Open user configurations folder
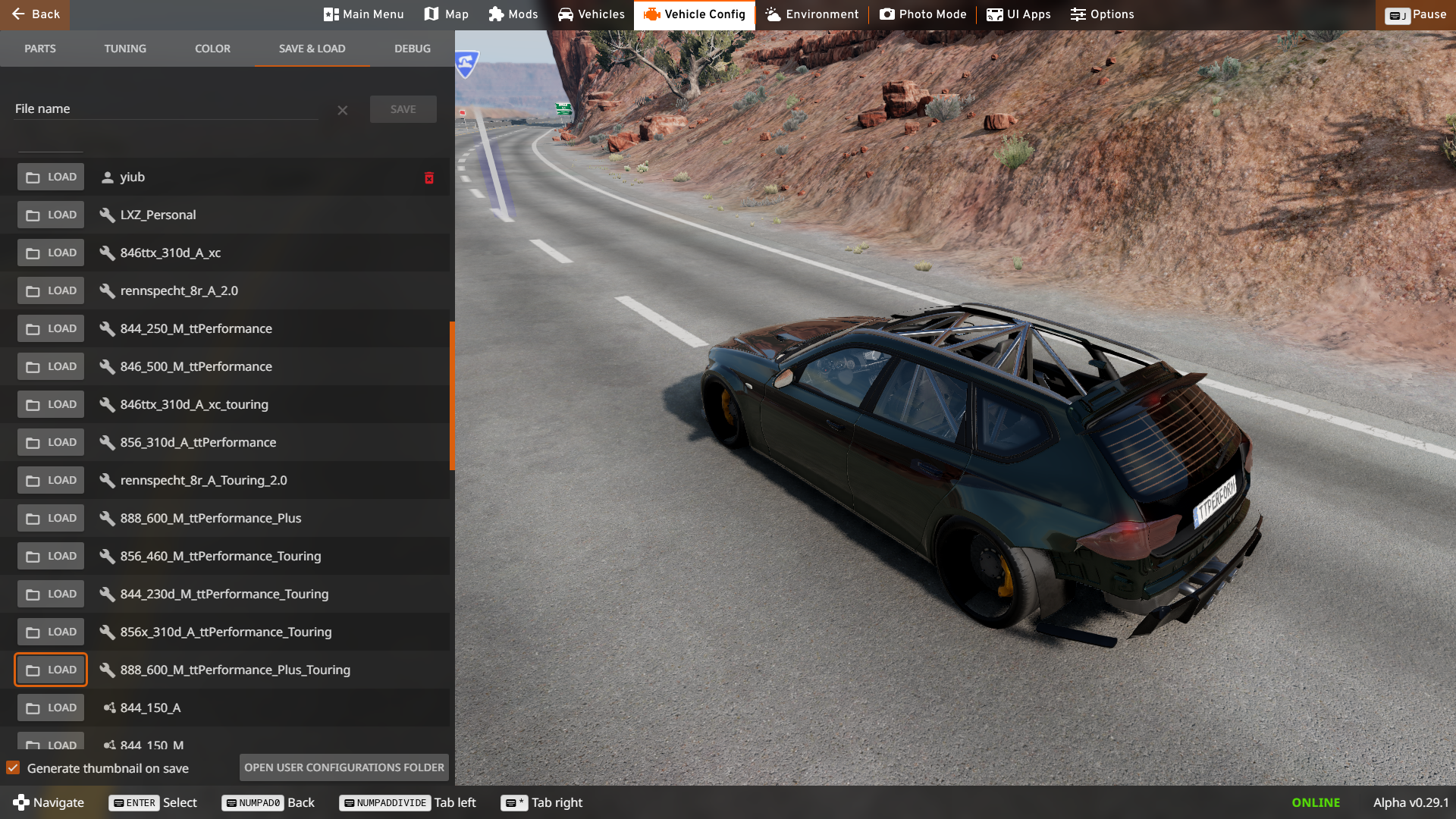The height and width of the screenshot is (819, 1456). (x=344, y=767)
